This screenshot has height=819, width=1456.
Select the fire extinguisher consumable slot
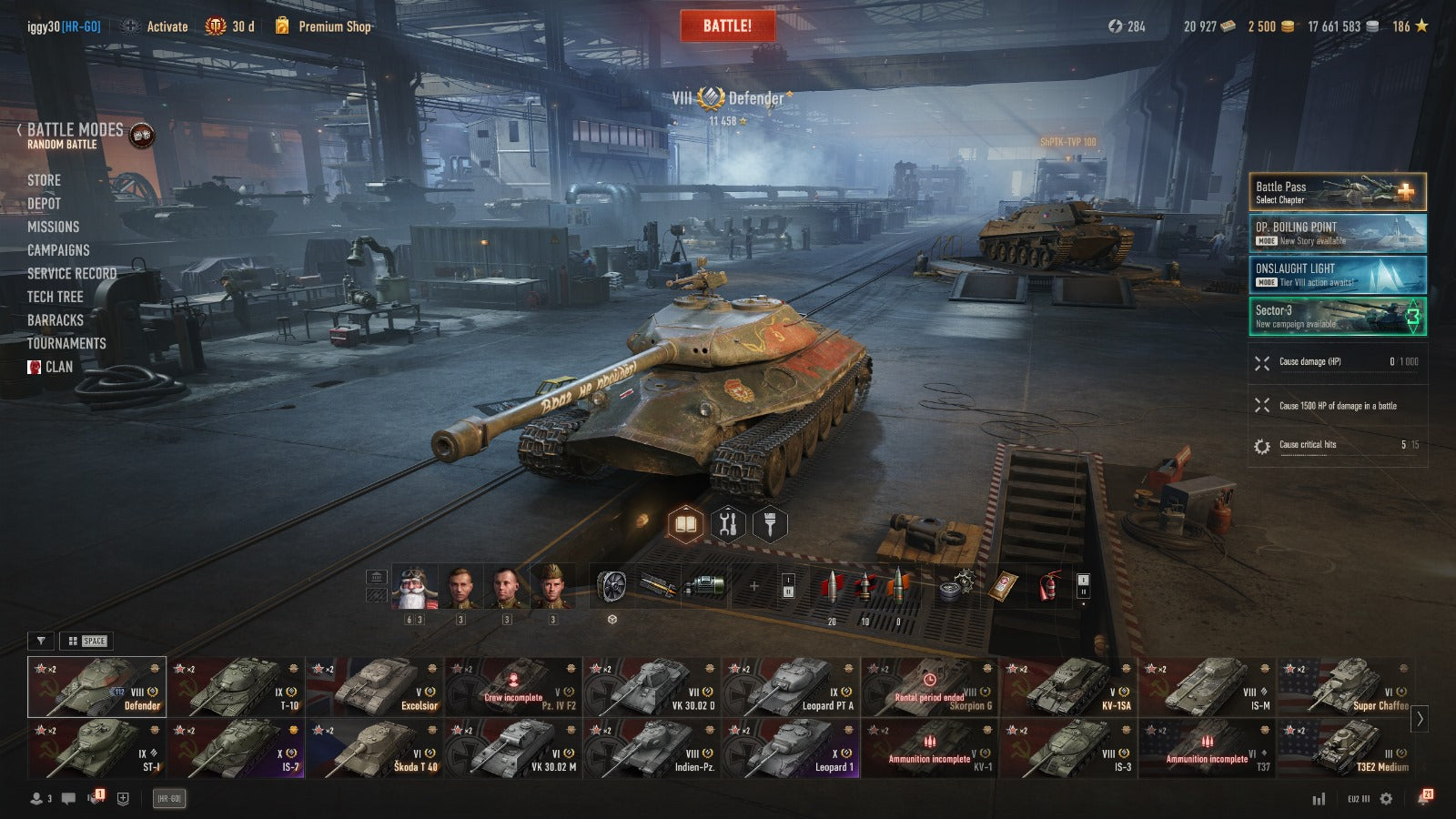pos(1048,586)
